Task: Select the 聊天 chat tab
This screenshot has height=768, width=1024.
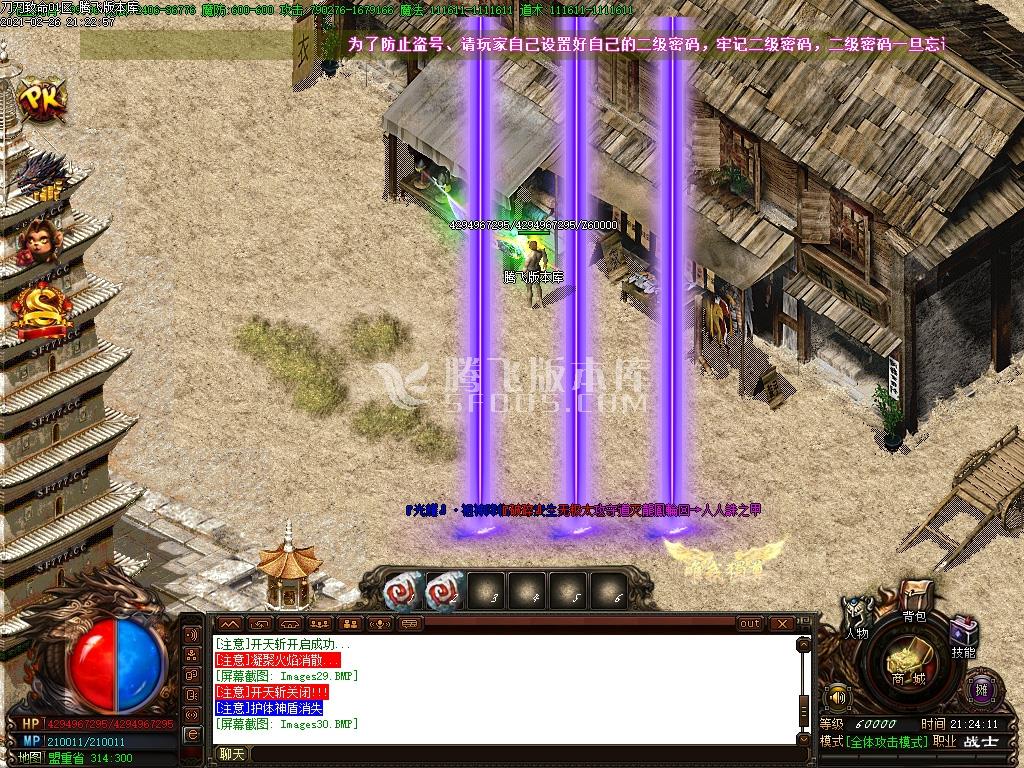Action: (x=232, y=754)
